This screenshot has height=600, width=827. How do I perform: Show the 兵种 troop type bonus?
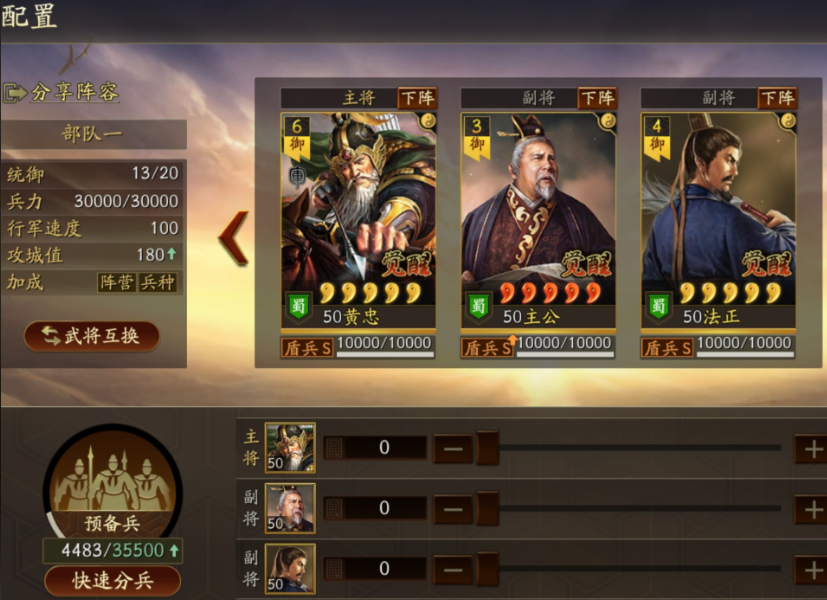coord(157,282)
